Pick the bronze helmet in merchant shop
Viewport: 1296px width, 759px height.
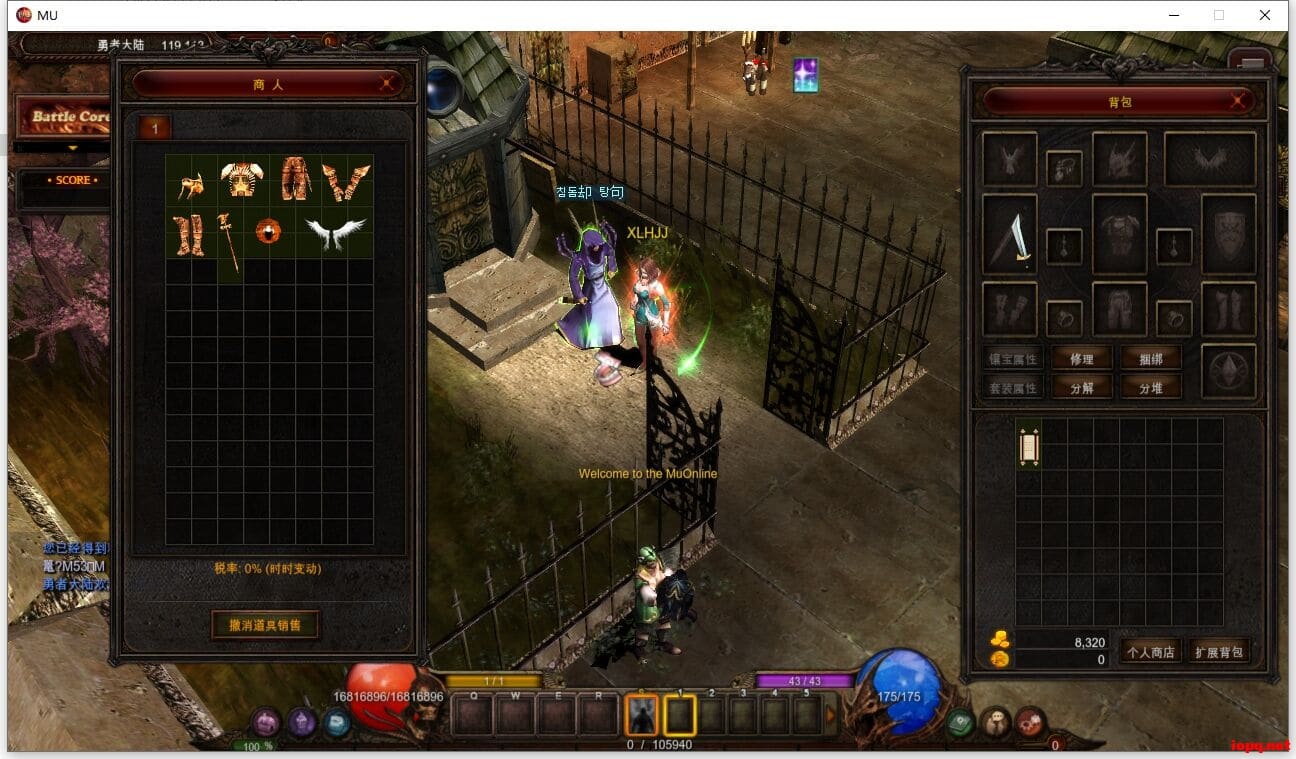(x=191, y=182)
